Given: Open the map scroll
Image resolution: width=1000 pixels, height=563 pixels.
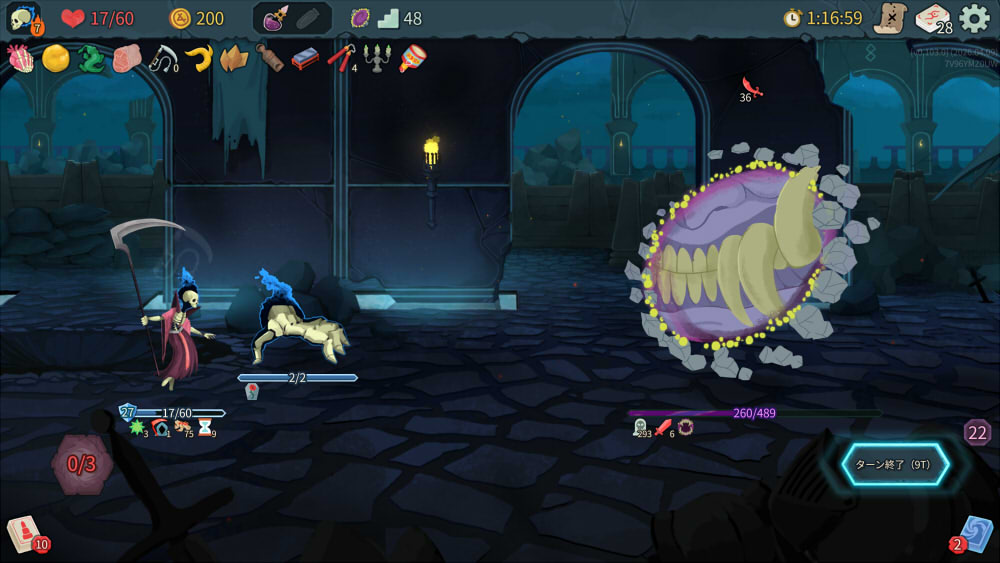Looking at the screenshot, I should [889, 18].
